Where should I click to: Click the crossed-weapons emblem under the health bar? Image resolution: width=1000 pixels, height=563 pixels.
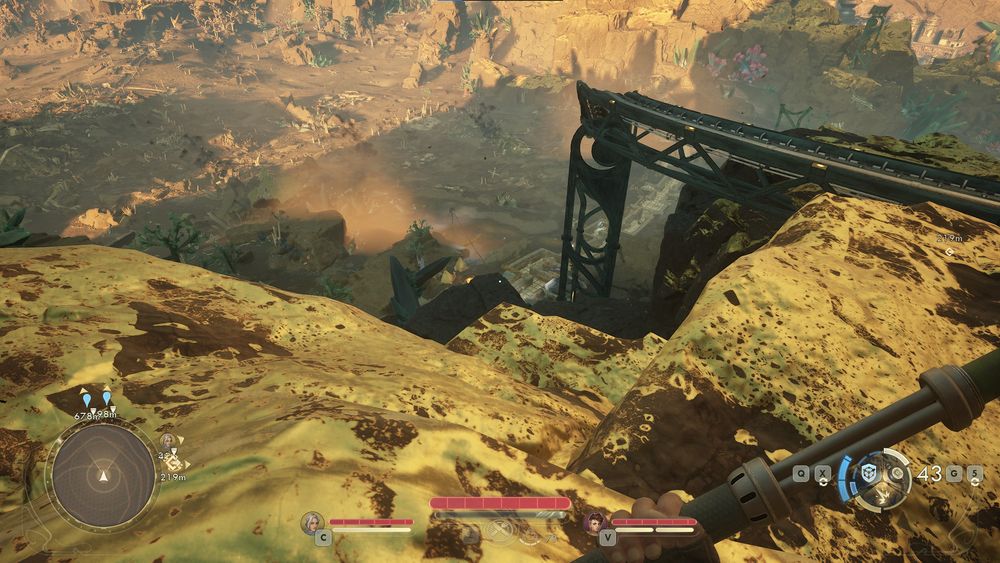coord(499,527)
